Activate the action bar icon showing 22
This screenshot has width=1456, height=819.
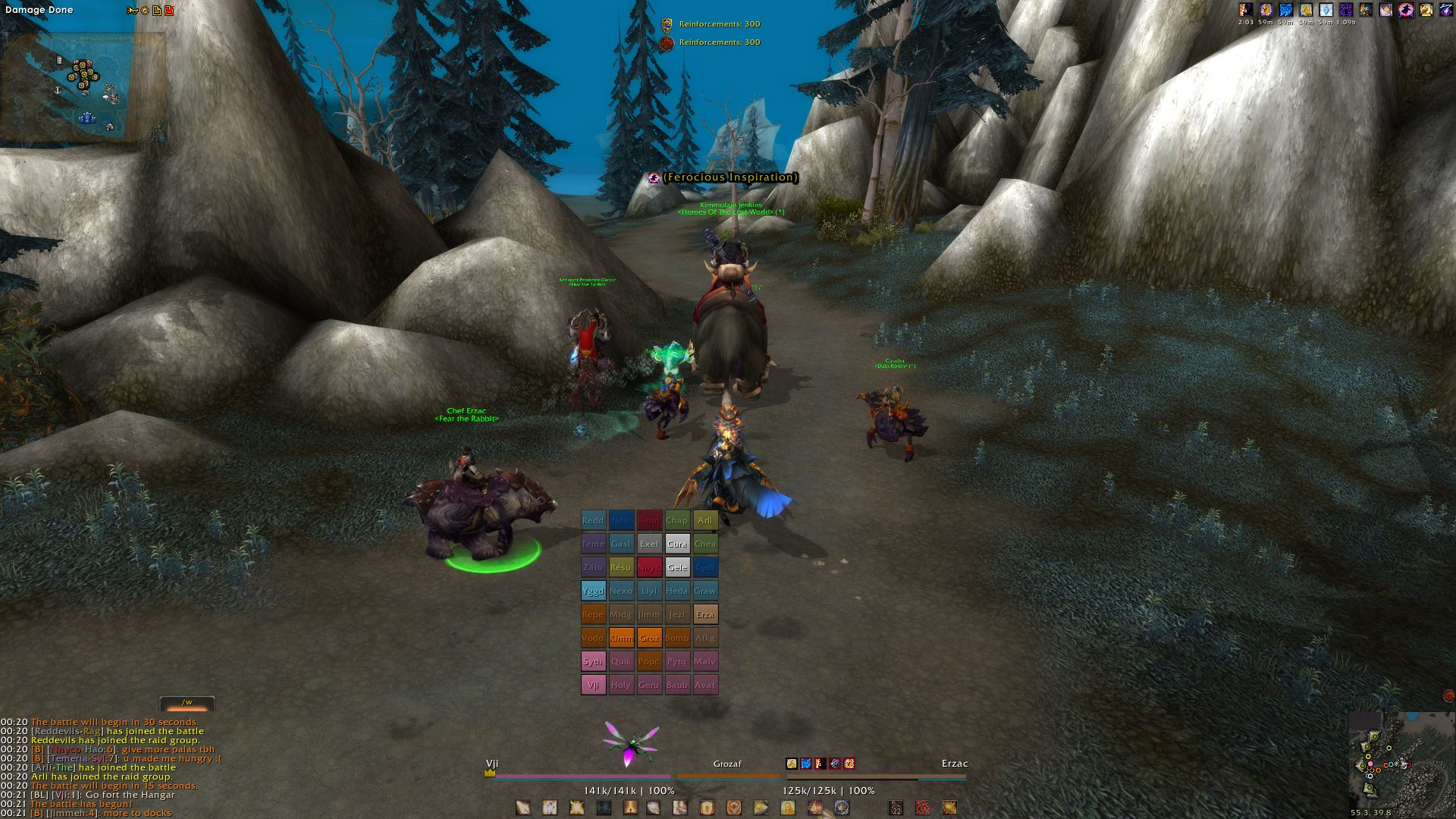click(896, 808)
